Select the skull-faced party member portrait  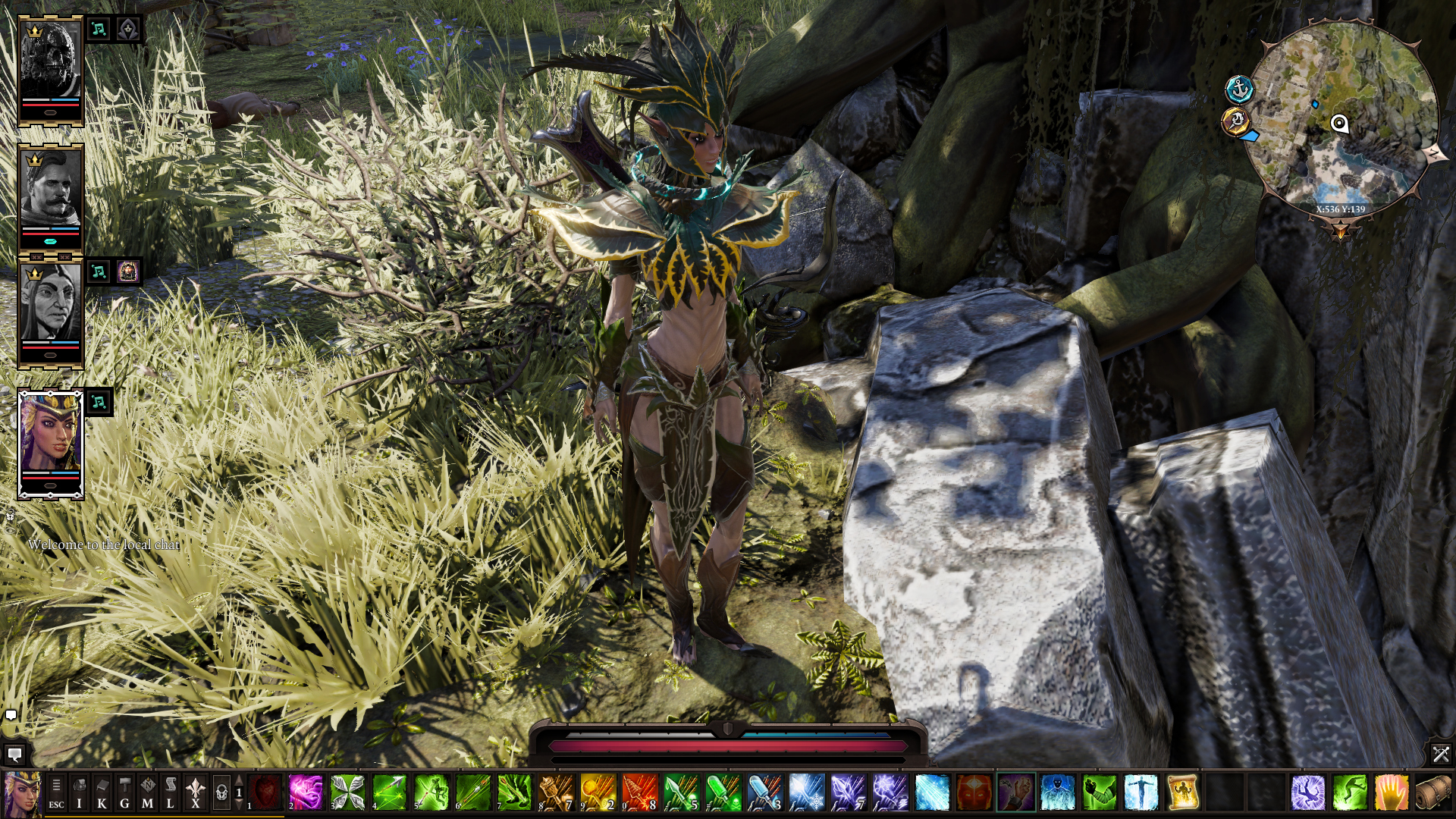coord(50,62)
